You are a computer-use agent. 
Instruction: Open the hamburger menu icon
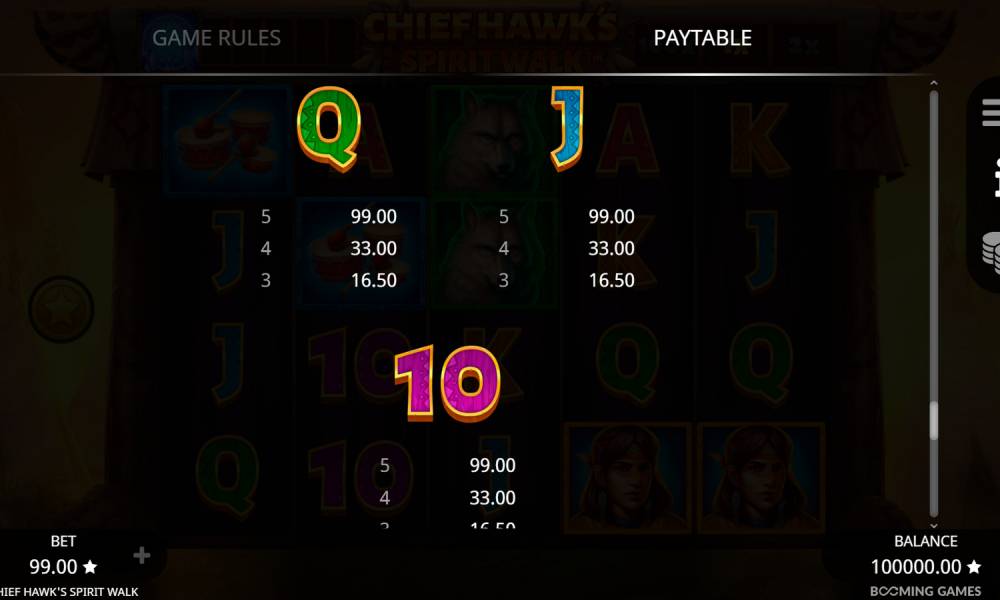[x=991, y=112]
